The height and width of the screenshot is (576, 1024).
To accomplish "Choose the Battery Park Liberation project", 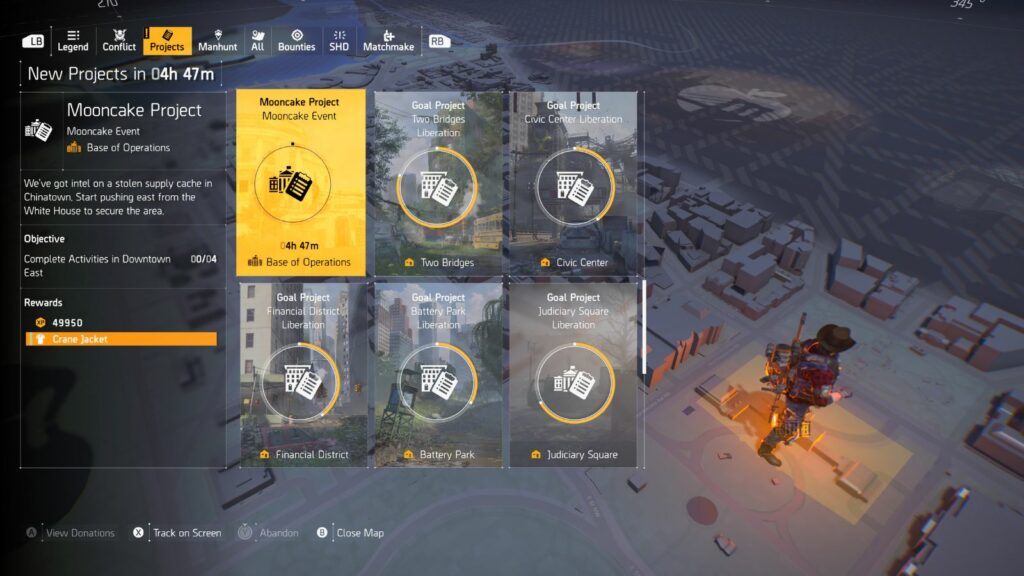I will (438, 375).
